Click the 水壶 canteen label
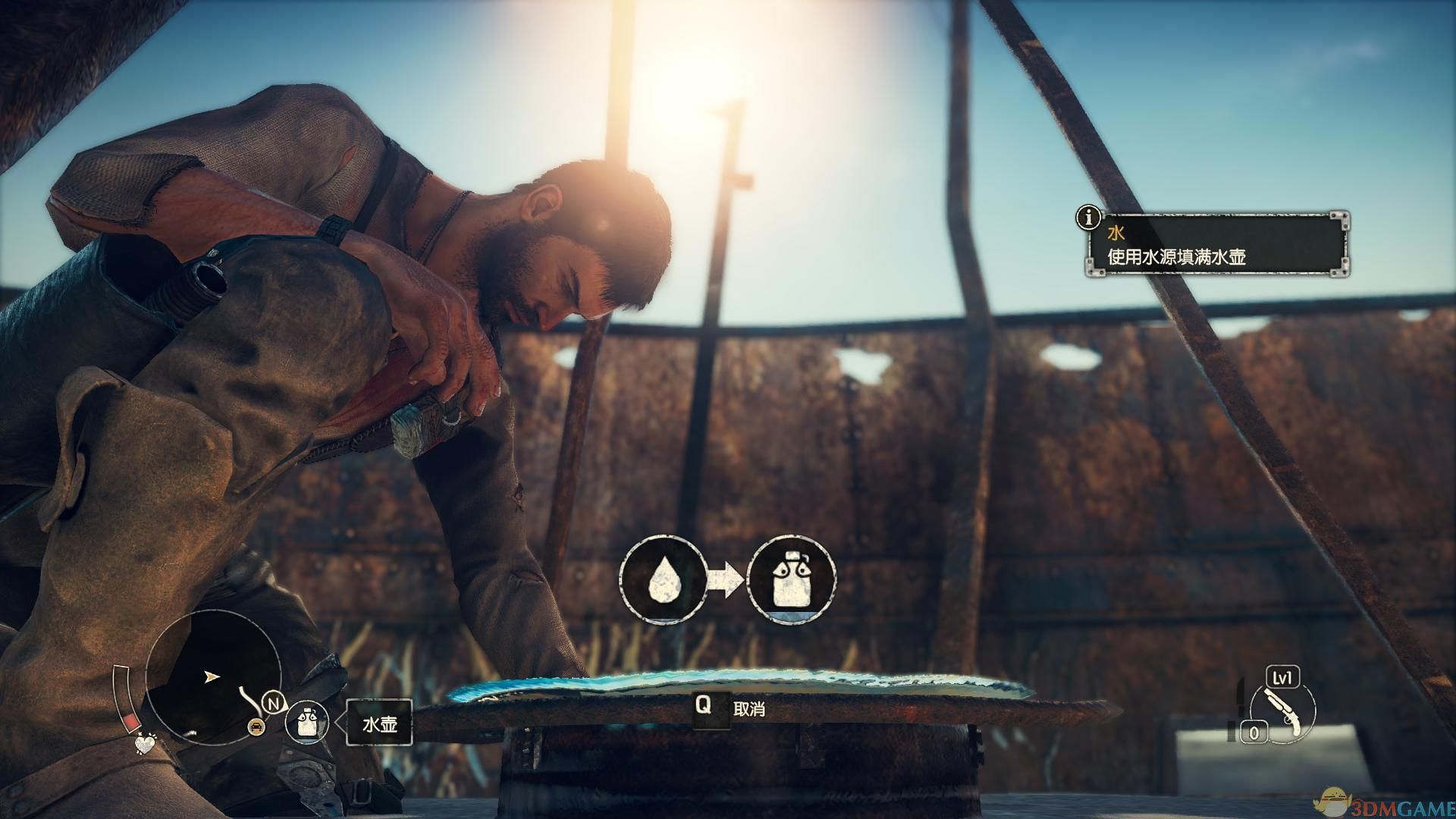Screen dimensions: 1456x819 (x=380, y=723)
